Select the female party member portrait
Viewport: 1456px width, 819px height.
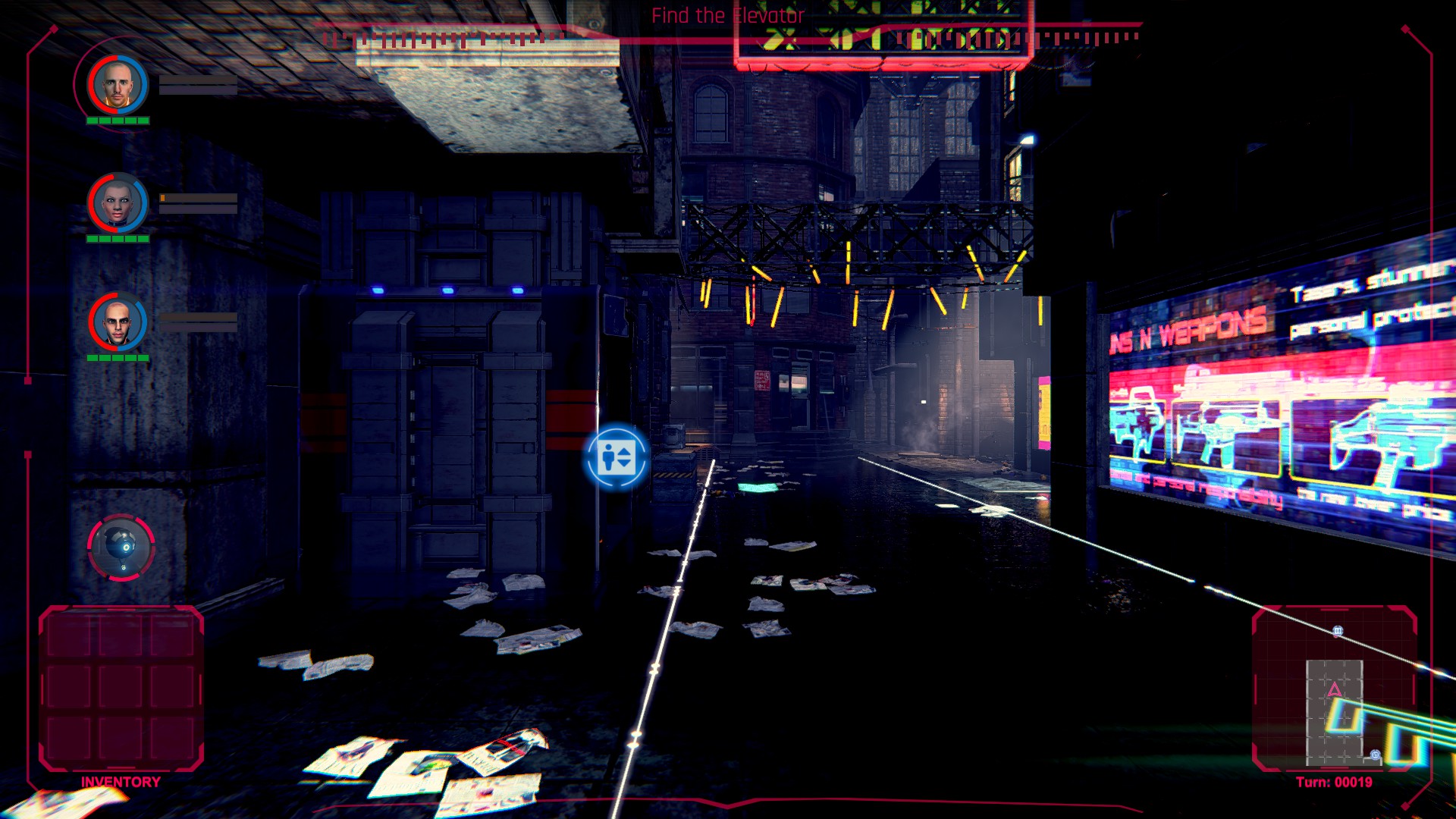click(118, 202)
